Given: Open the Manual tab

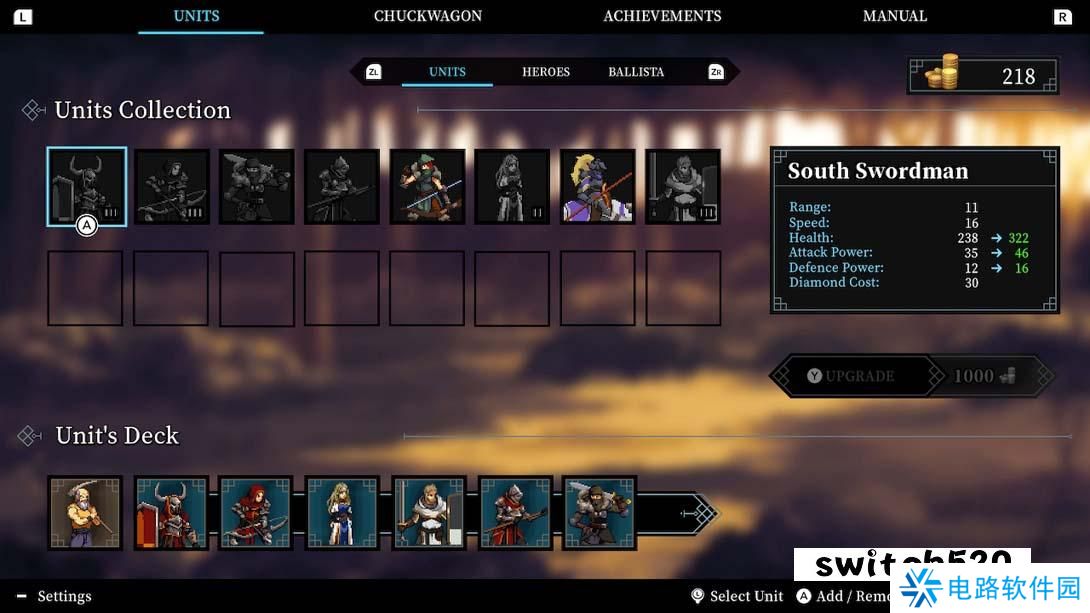Looking at the screenshot, I should 895,16.
